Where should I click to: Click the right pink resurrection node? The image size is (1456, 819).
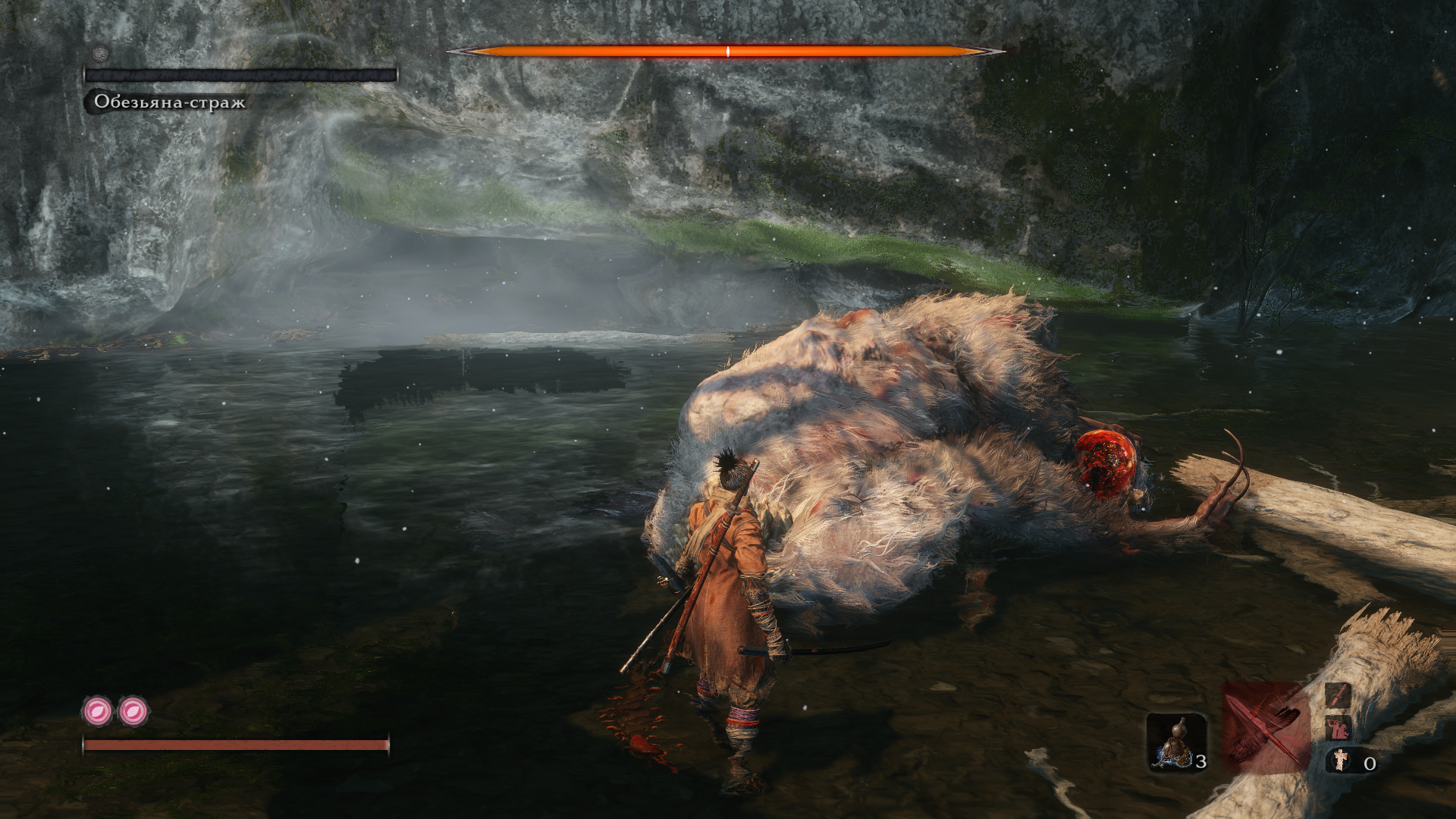133,711
